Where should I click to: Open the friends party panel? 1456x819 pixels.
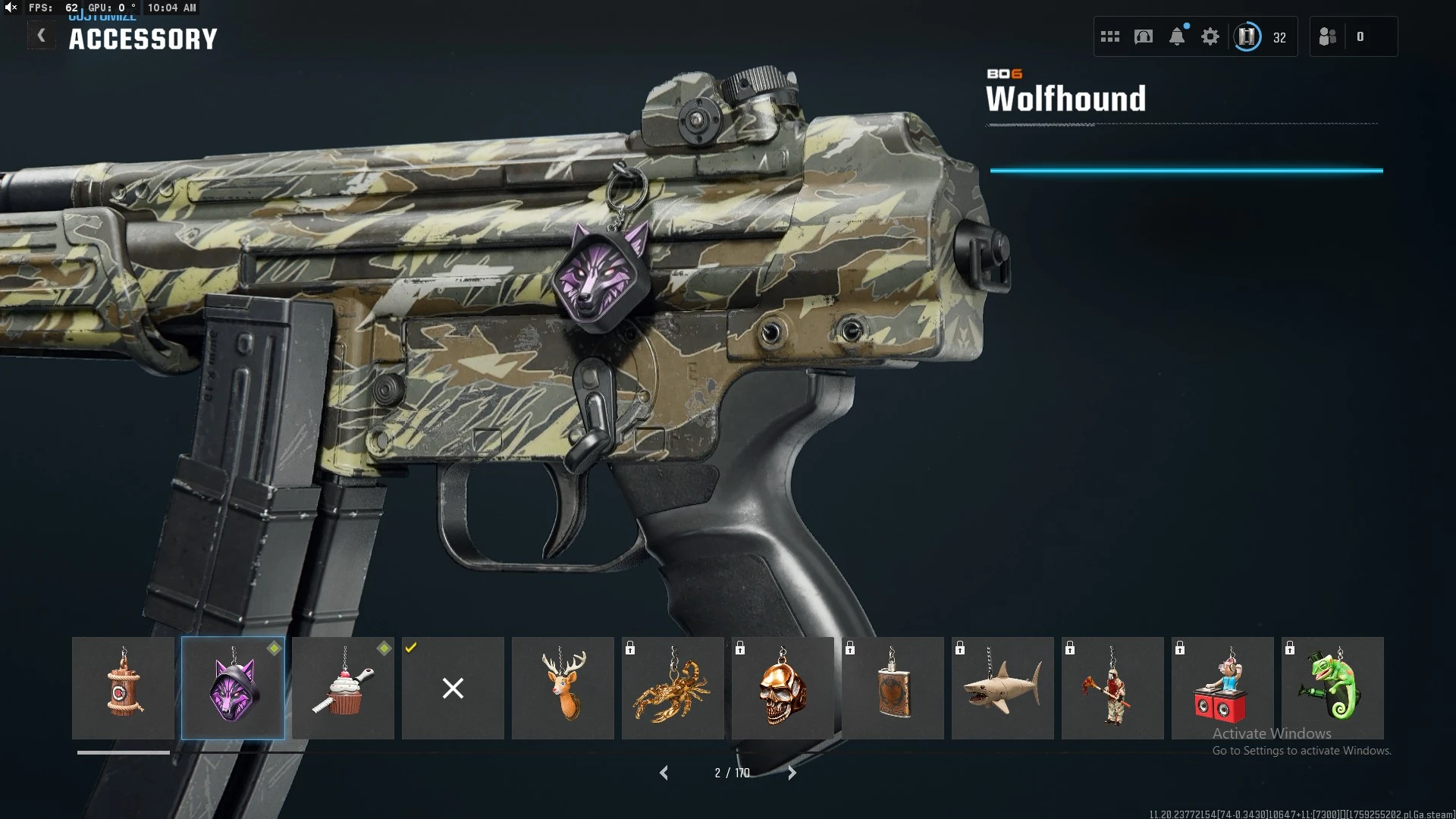point(1329,36)
